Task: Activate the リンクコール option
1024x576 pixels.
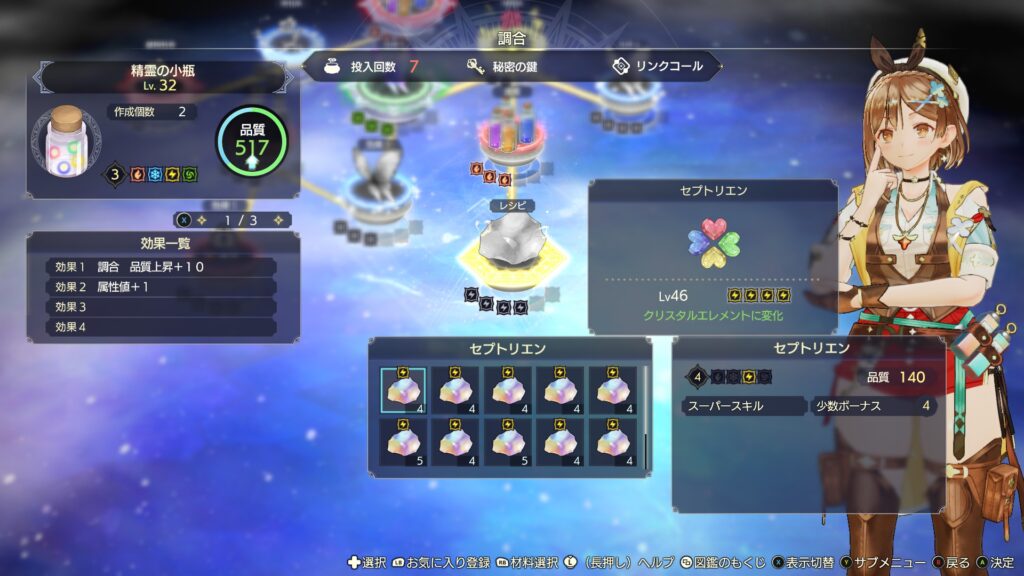Action: (x=658, y=67)
